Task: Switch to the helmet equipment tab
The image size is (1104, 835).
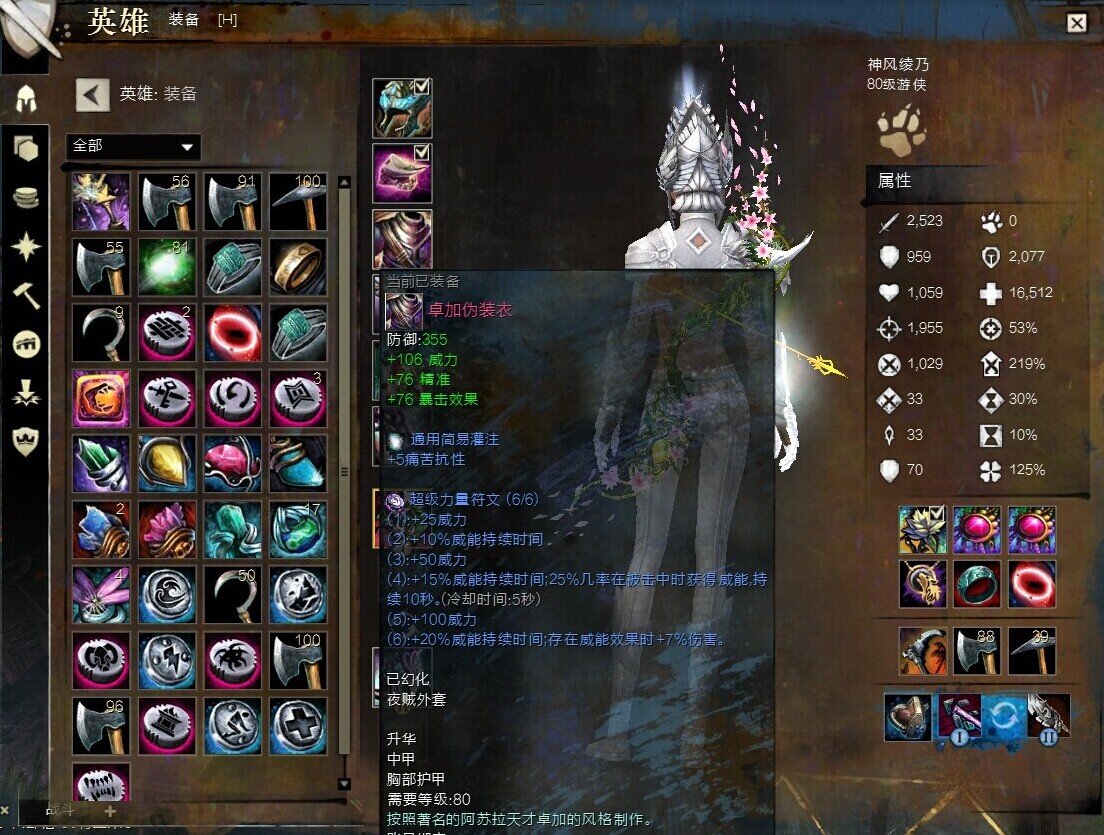Action: [x=26, y=99]
